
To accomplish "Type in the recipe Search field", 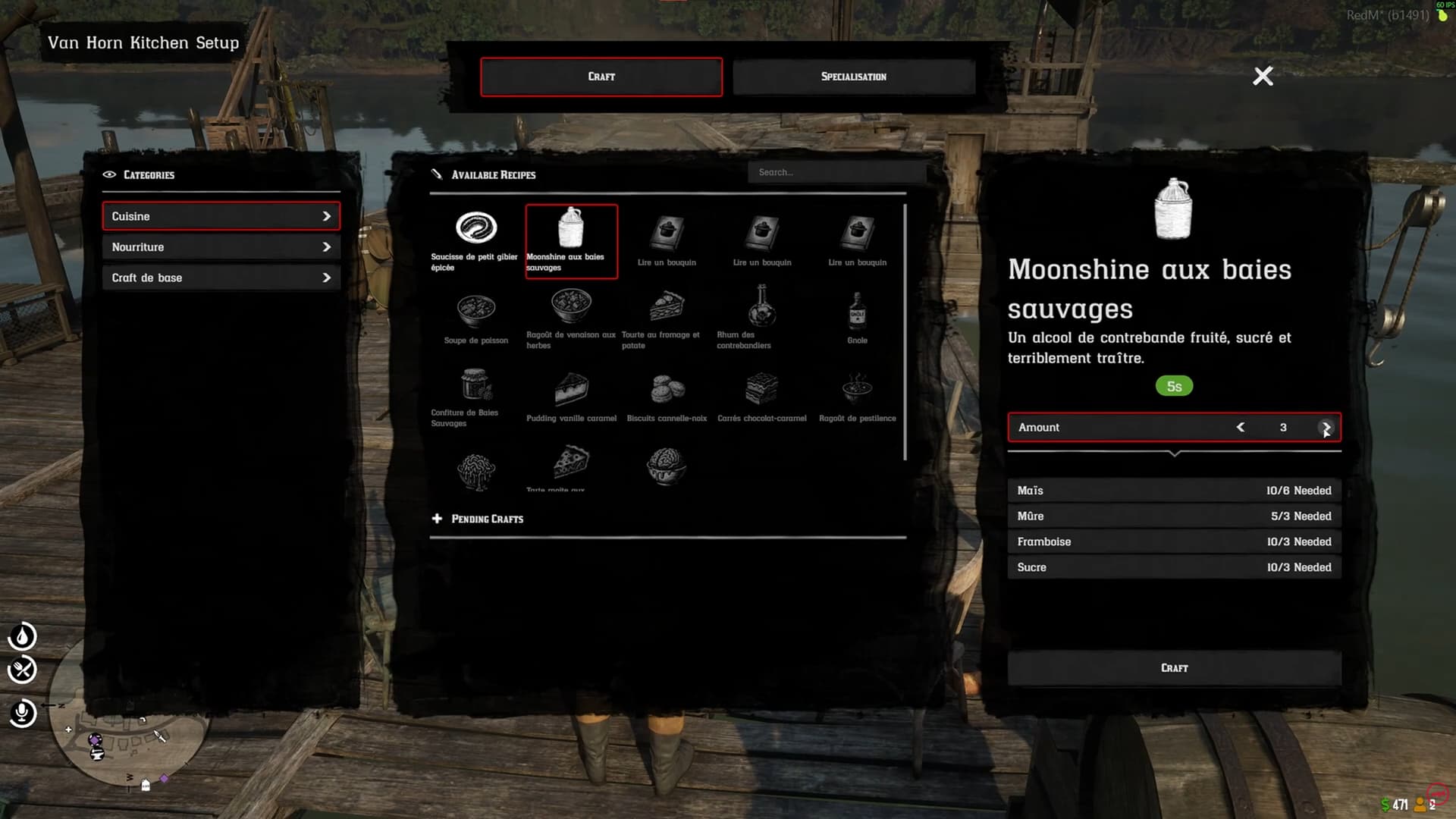I will click(x=836, y=172).
